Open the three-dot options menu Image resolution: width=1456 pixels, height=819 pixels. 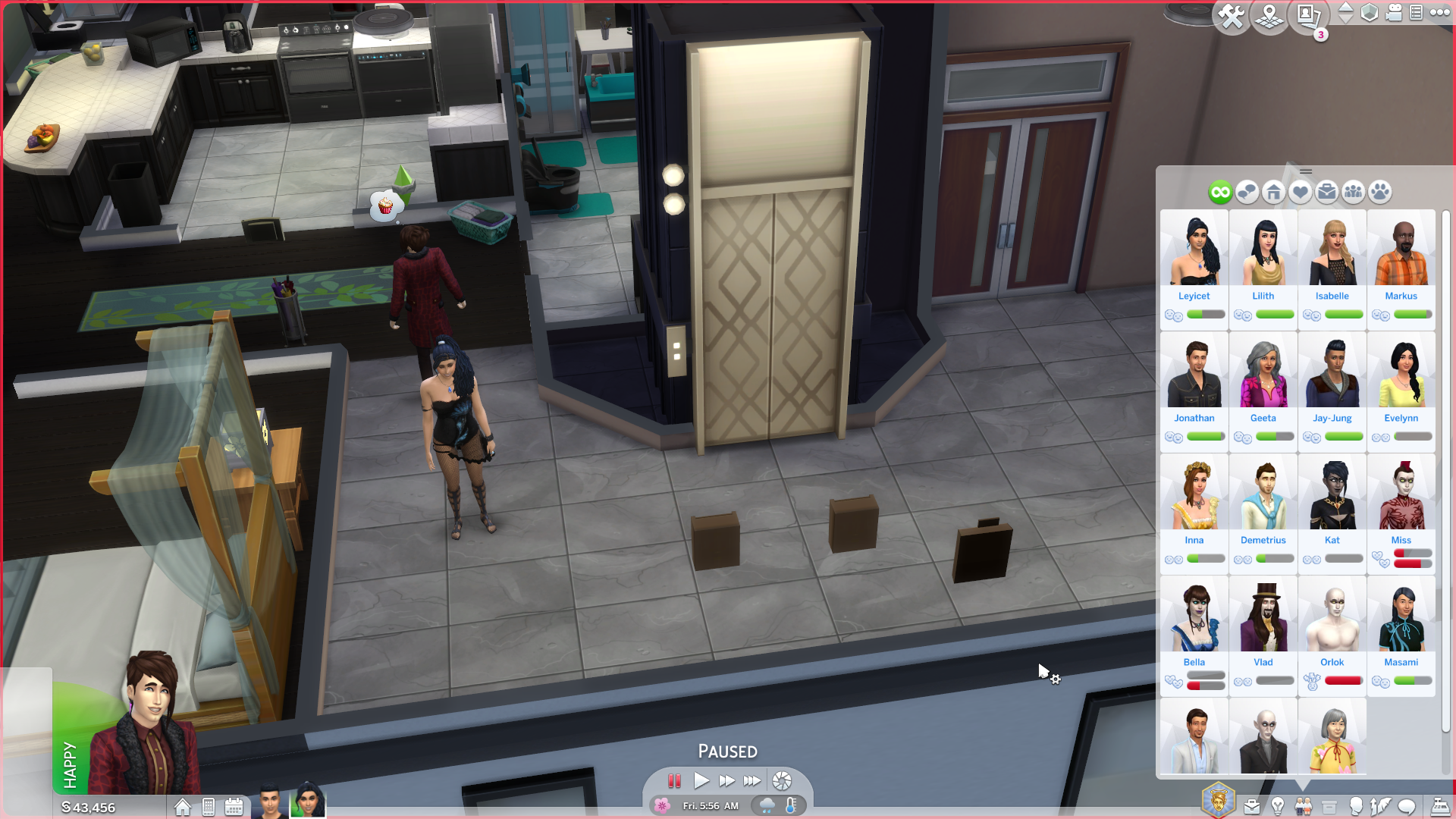pyautogui.click(x=1439, y=11)
